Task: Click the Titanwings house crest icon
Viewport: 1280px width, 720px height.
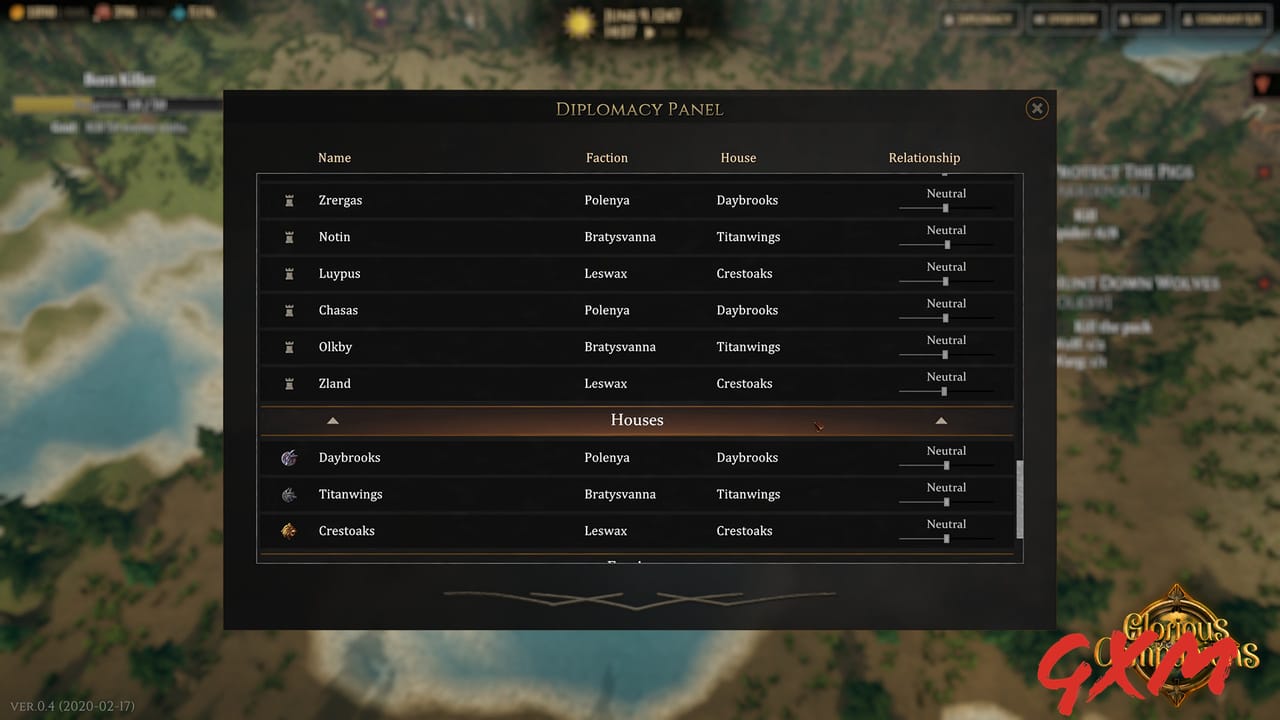Action: (x=289, y=494)
